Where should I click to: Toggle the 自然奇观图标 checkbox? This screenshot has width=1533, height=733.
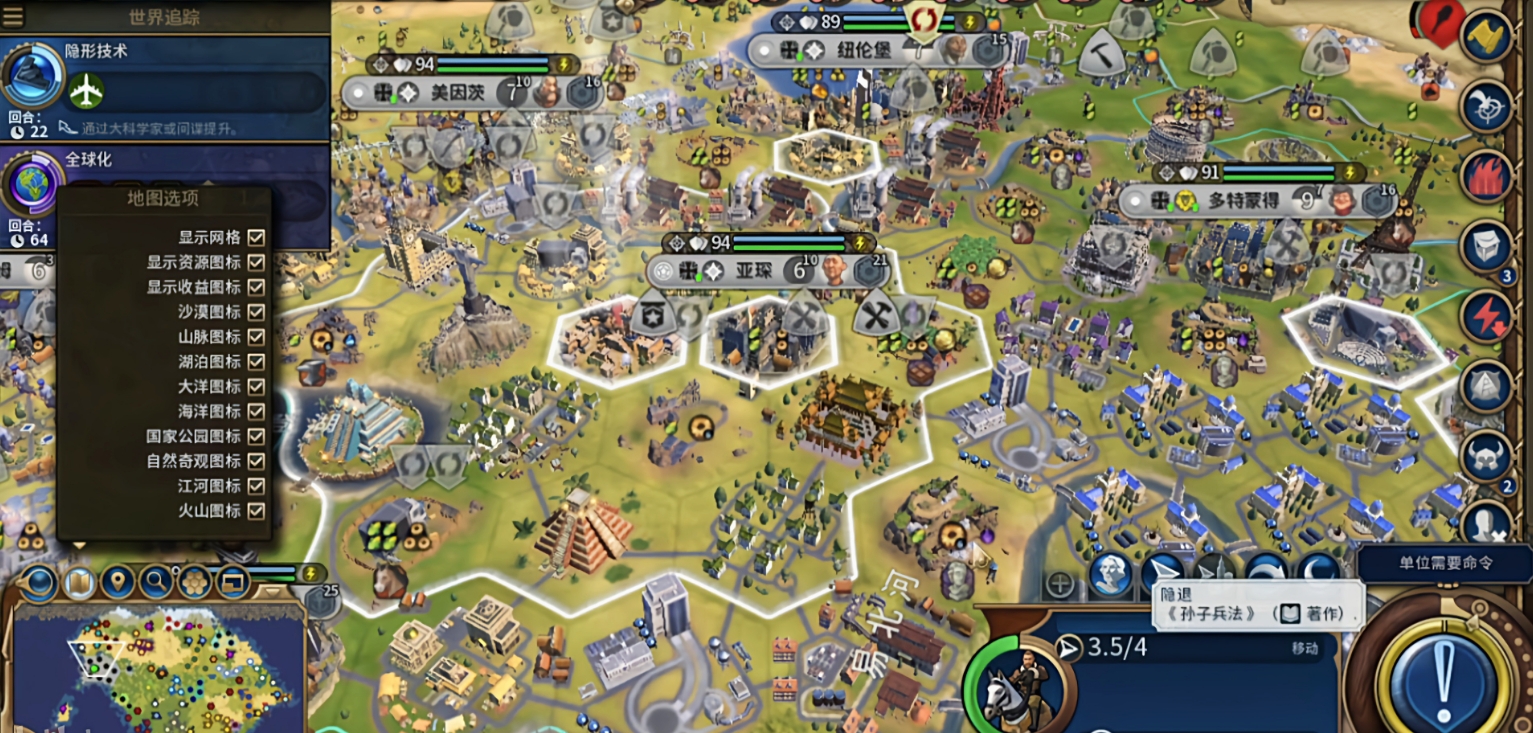(256, 461)
